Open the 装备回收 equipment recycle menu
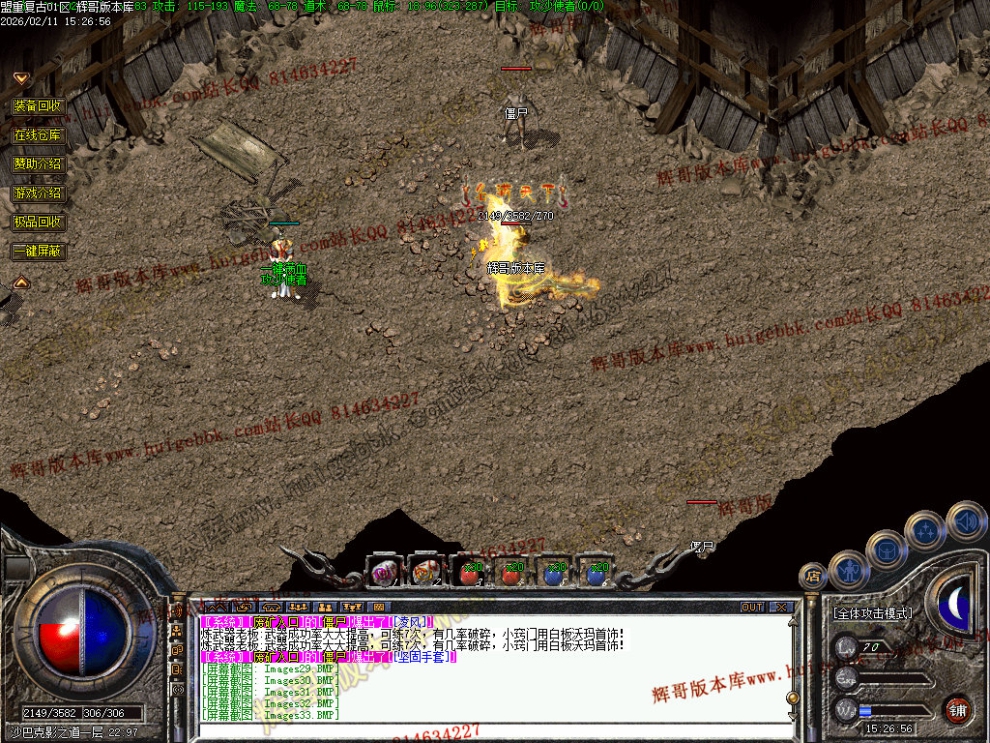The height and width of the screenshot is (743, 990). click(x=38, y=105)
